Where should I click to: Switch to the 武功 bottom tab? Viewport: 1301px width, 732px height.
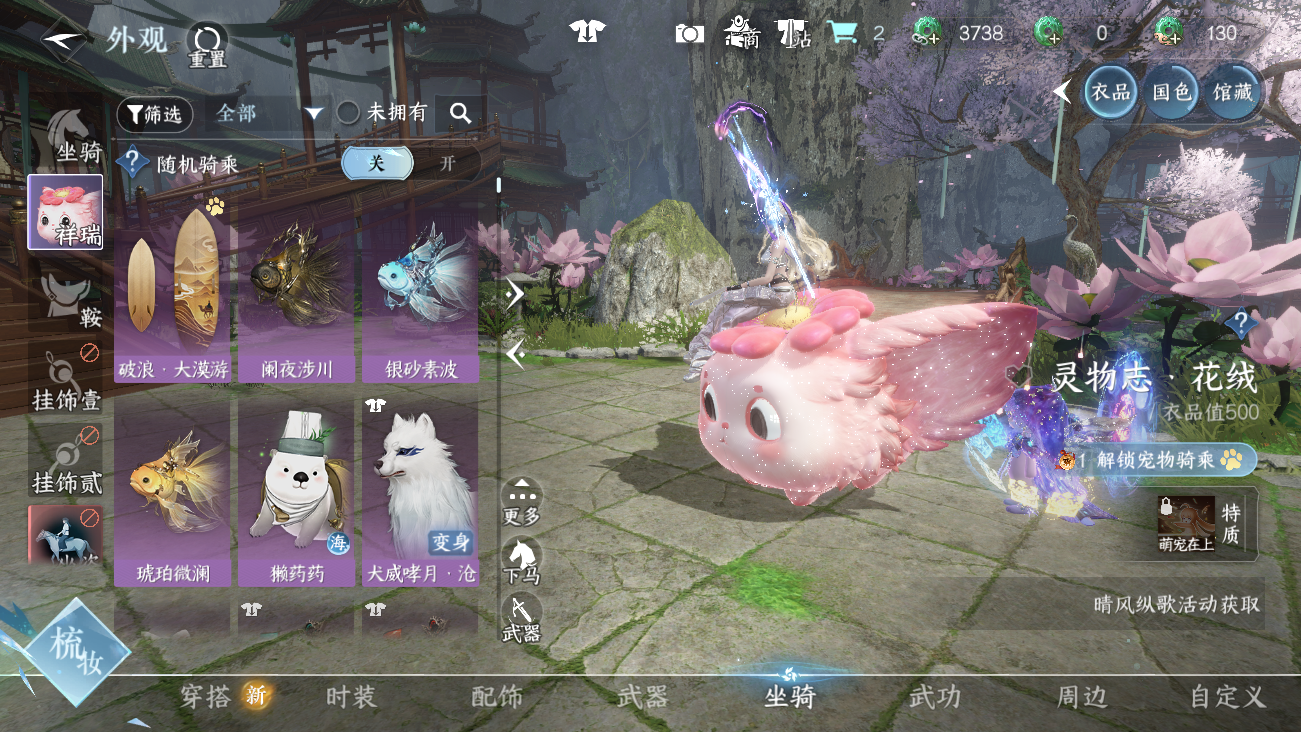point(935,697)
